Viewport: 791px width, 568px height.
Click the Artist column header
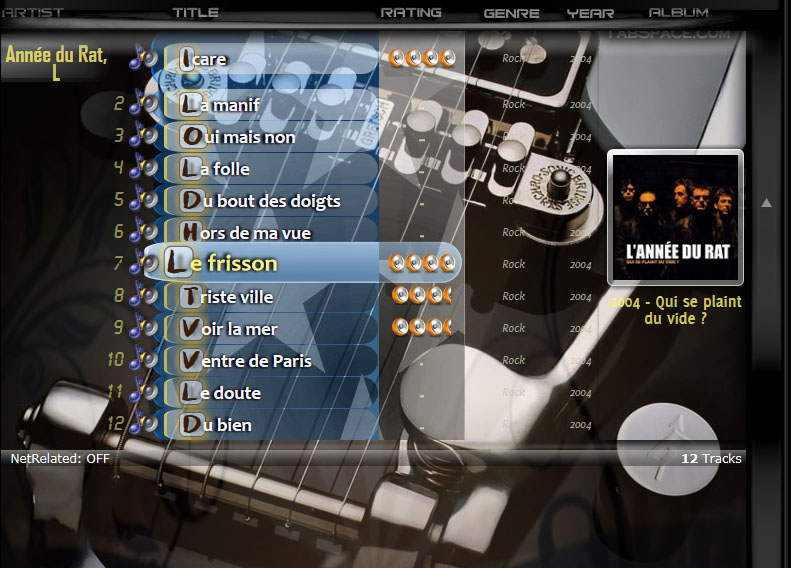click(34, 13)
